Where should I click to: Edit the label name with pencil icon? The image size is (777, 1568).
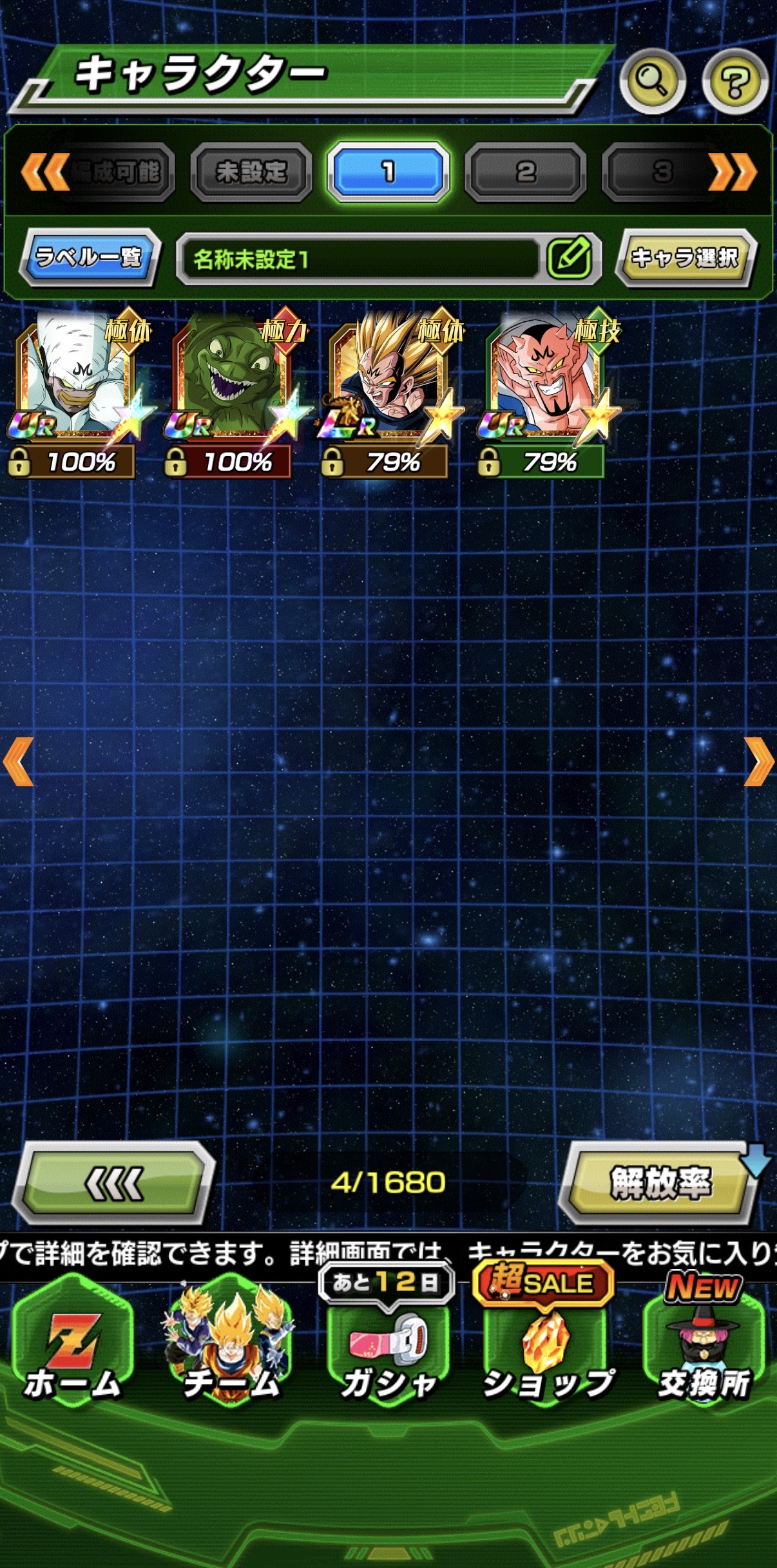pyautogui.click(x=570, y=258)
